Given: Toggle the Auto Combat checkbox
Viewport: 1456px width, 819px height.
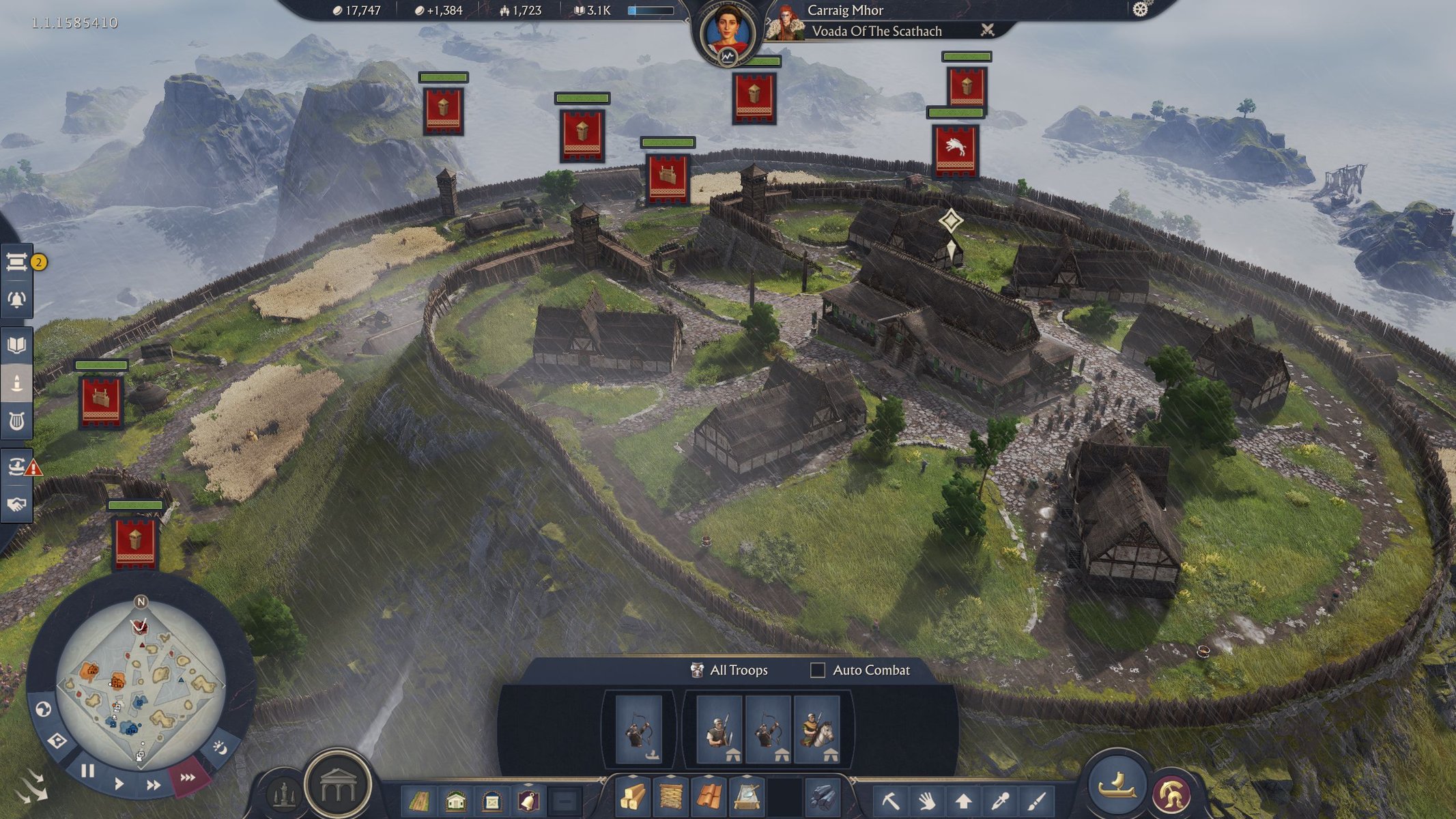Looking at the screenshot, I should click(817, 670).
